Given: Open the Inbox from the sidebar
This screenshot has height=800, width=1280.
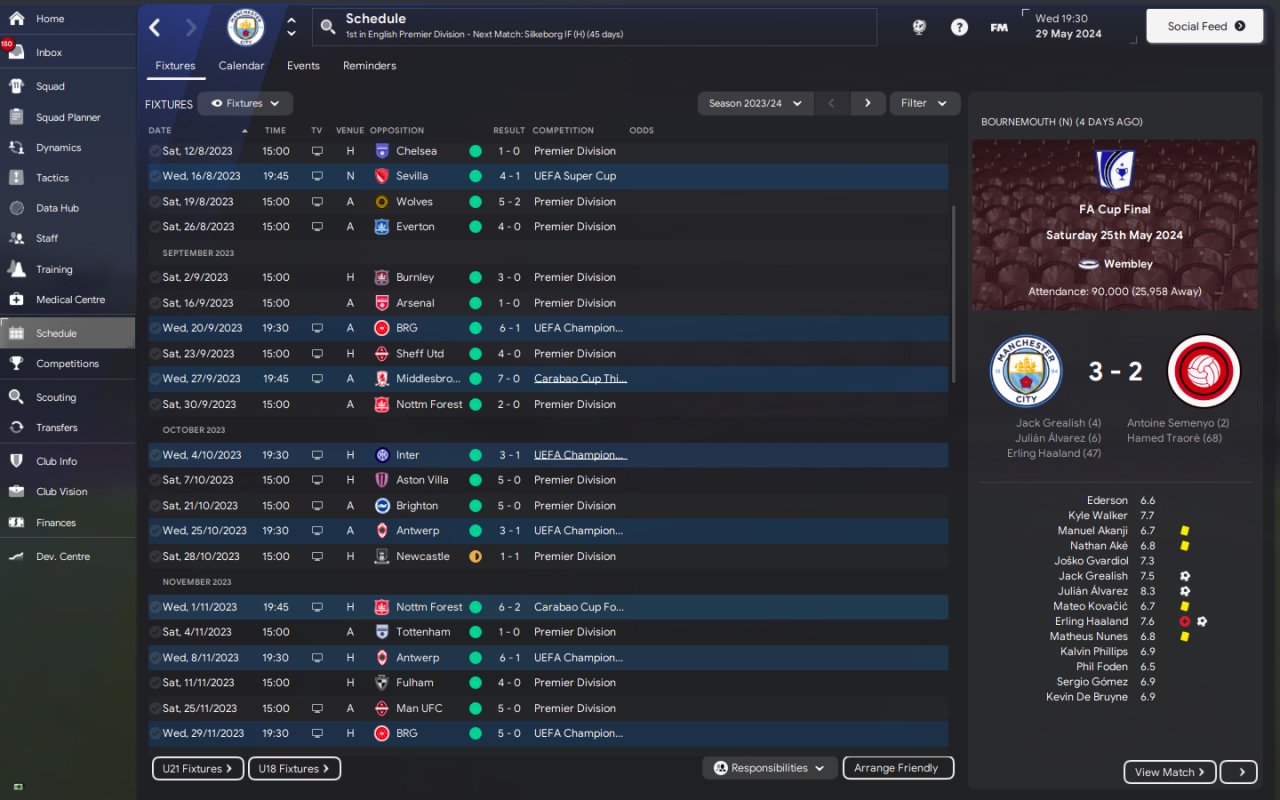Looking at the screenshot, I should click(49, 53).
